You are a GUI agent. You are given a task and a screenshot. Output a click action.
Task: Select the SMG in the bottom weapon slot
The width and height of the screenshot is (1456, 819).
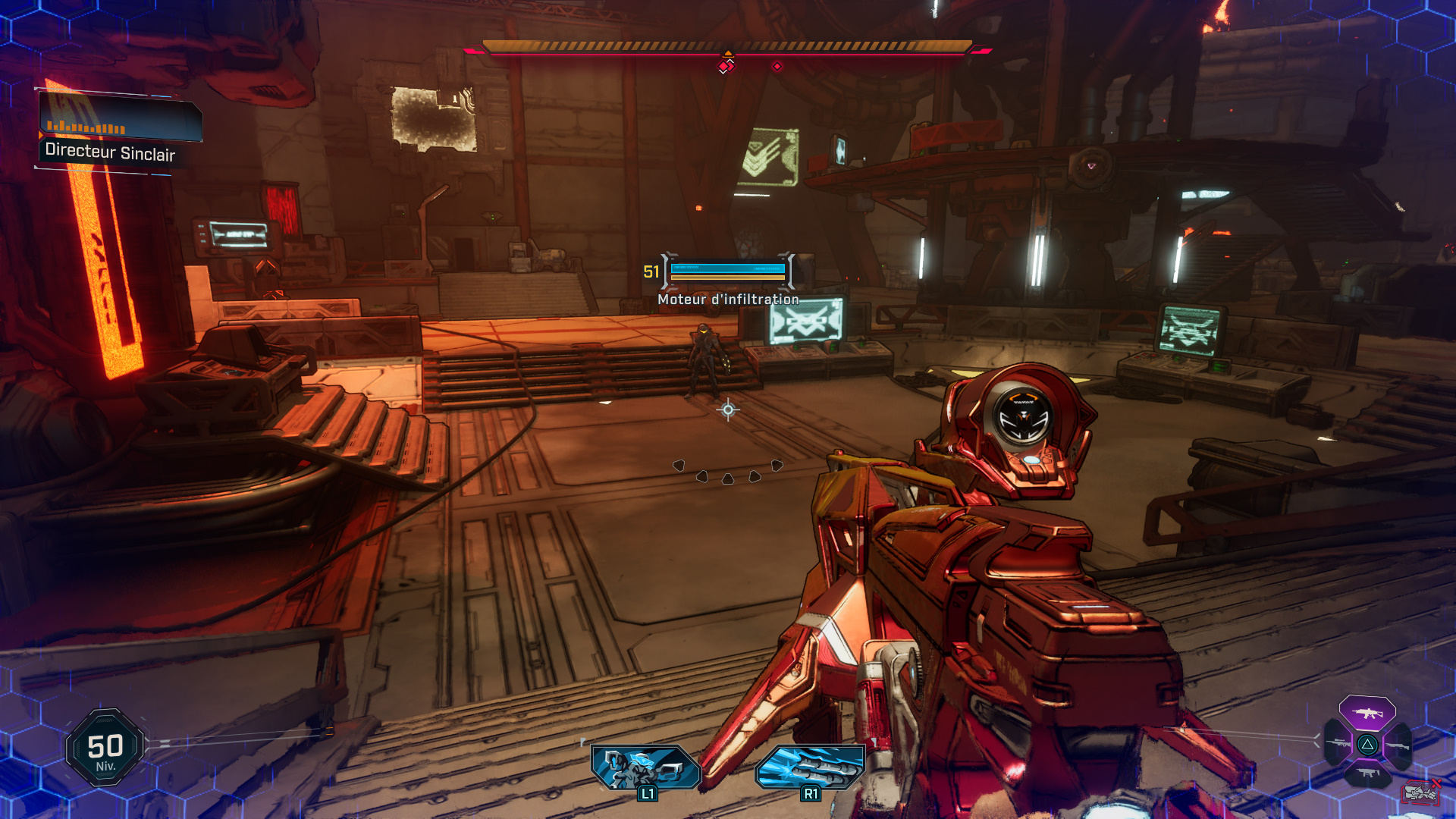[x=1368, y=773]
